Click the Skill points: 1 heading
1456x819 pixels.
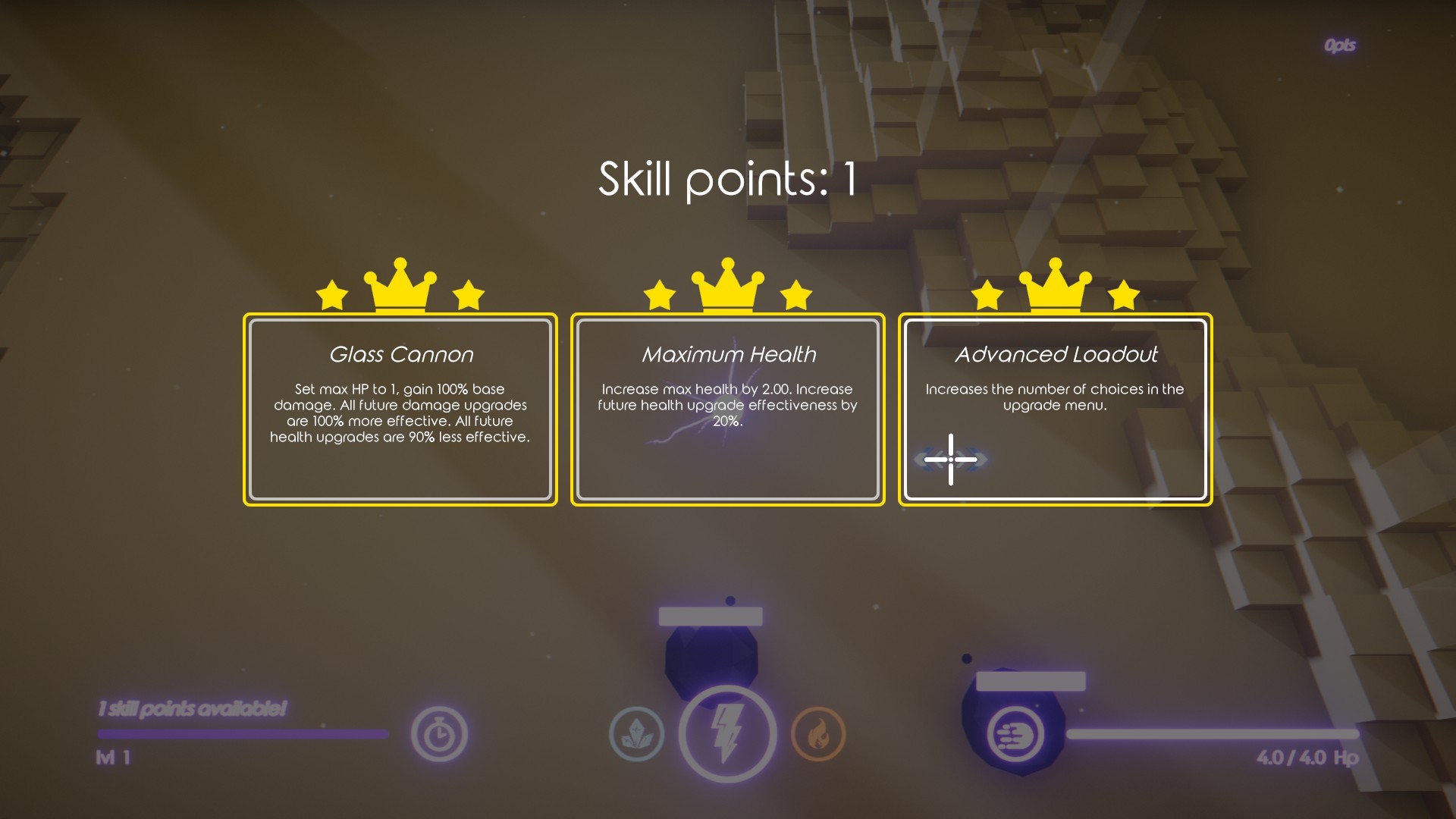point(727,177)
